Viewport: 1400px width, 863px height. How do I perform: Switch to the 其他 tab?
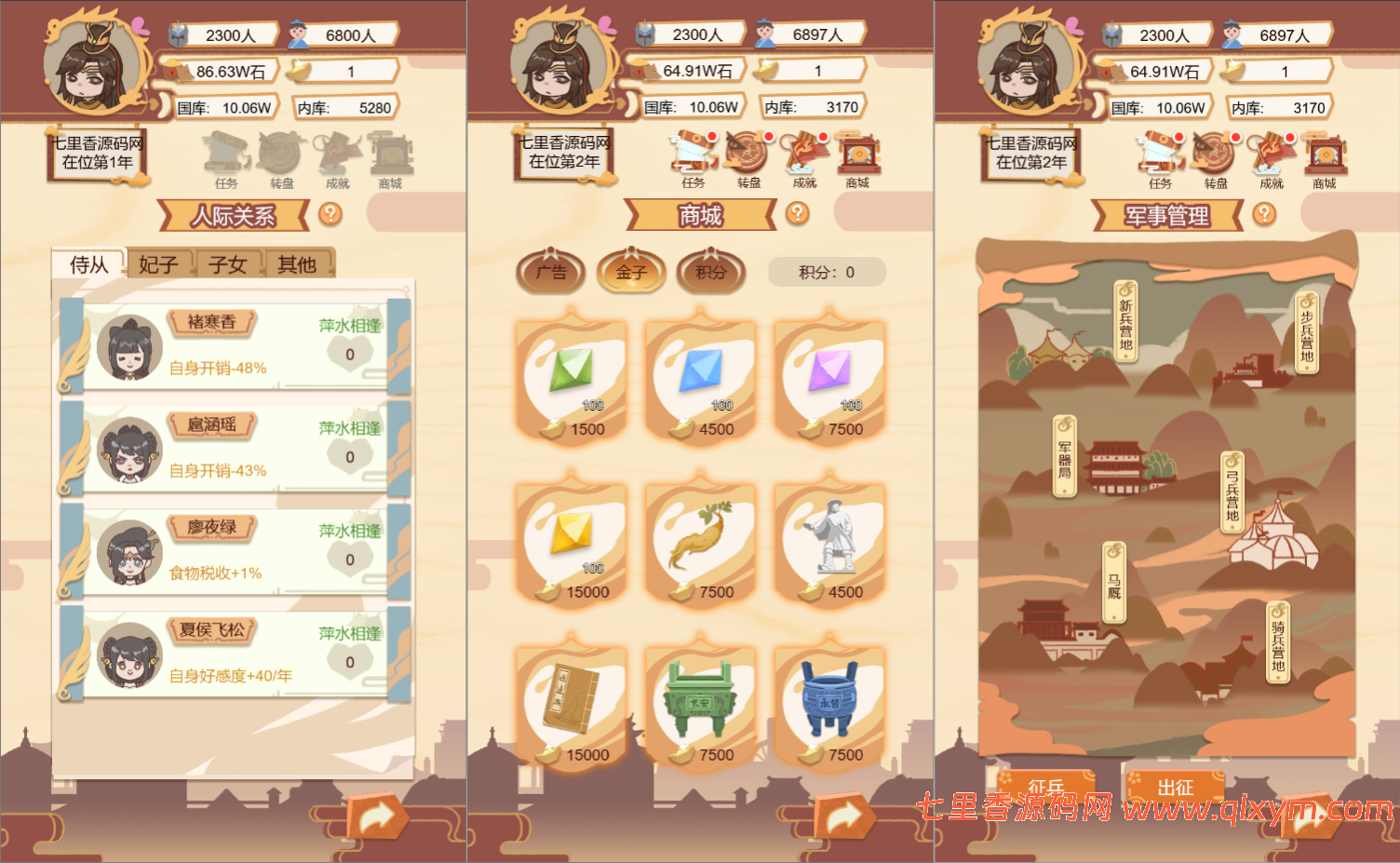[x=296, y=264]
